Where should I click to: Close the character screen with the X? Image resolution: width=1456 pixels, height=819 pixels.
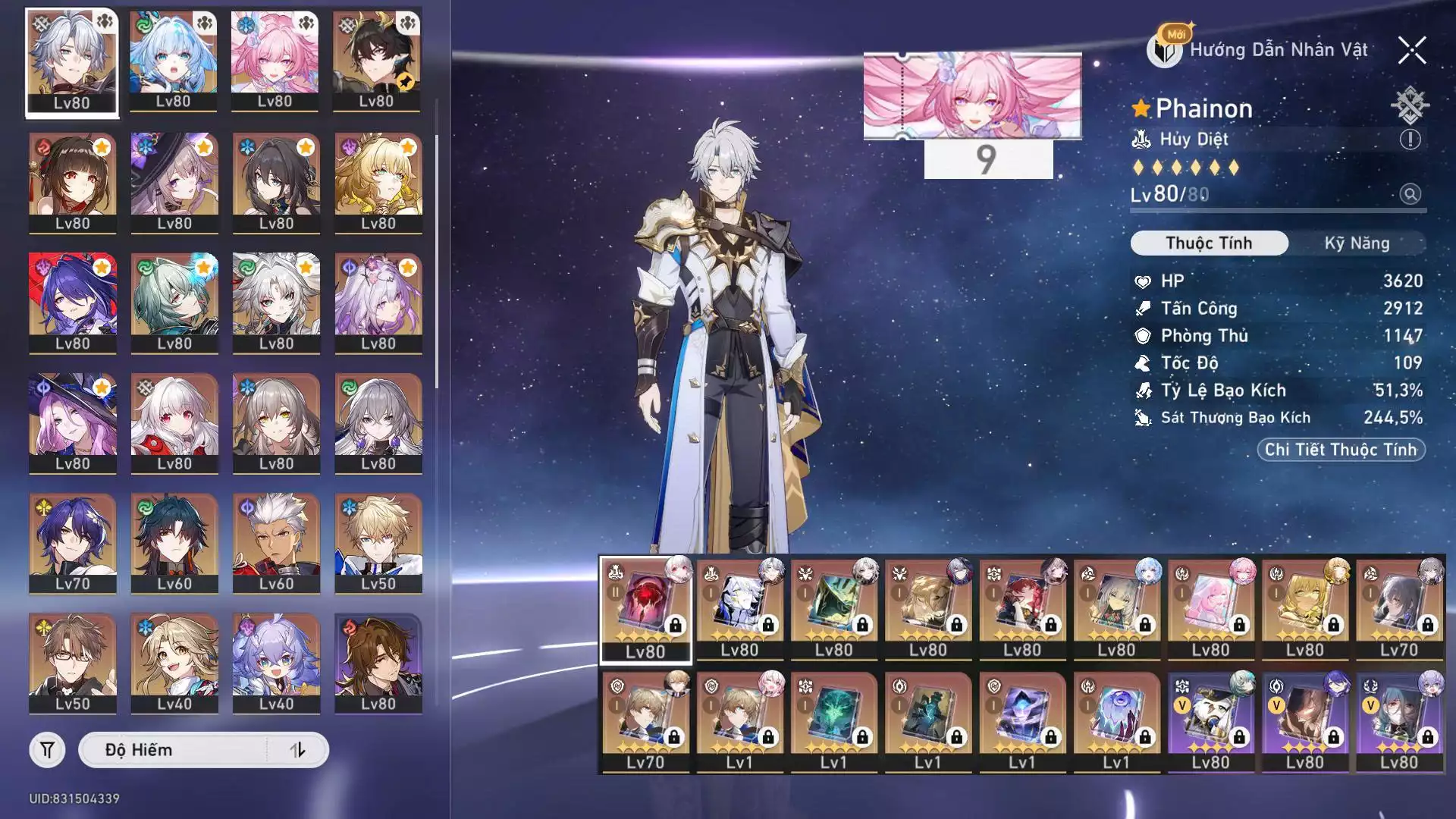[1412, 51]
